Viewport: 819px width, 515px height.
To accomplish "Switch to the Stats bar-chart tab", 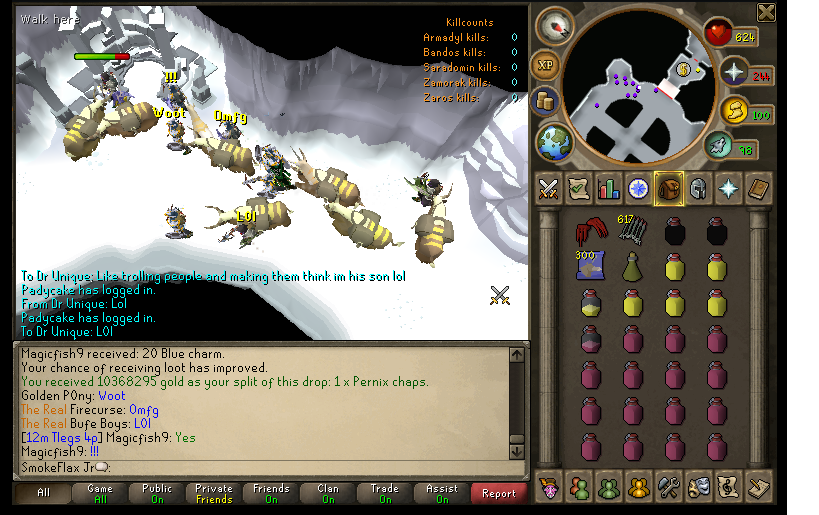I will click(x=608, y=188).
